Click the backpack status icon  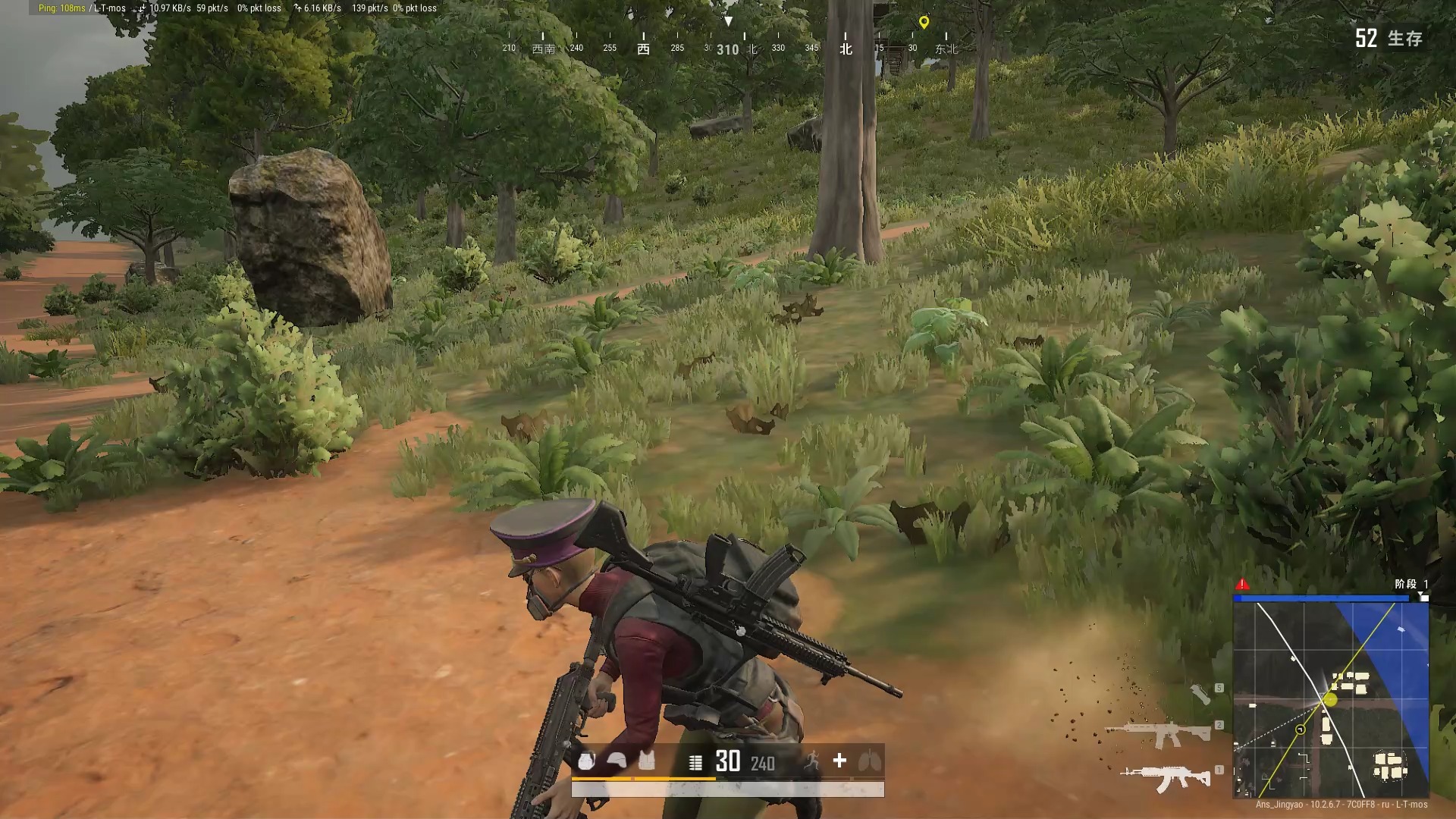pyautogui.click(x=586, y=761)
